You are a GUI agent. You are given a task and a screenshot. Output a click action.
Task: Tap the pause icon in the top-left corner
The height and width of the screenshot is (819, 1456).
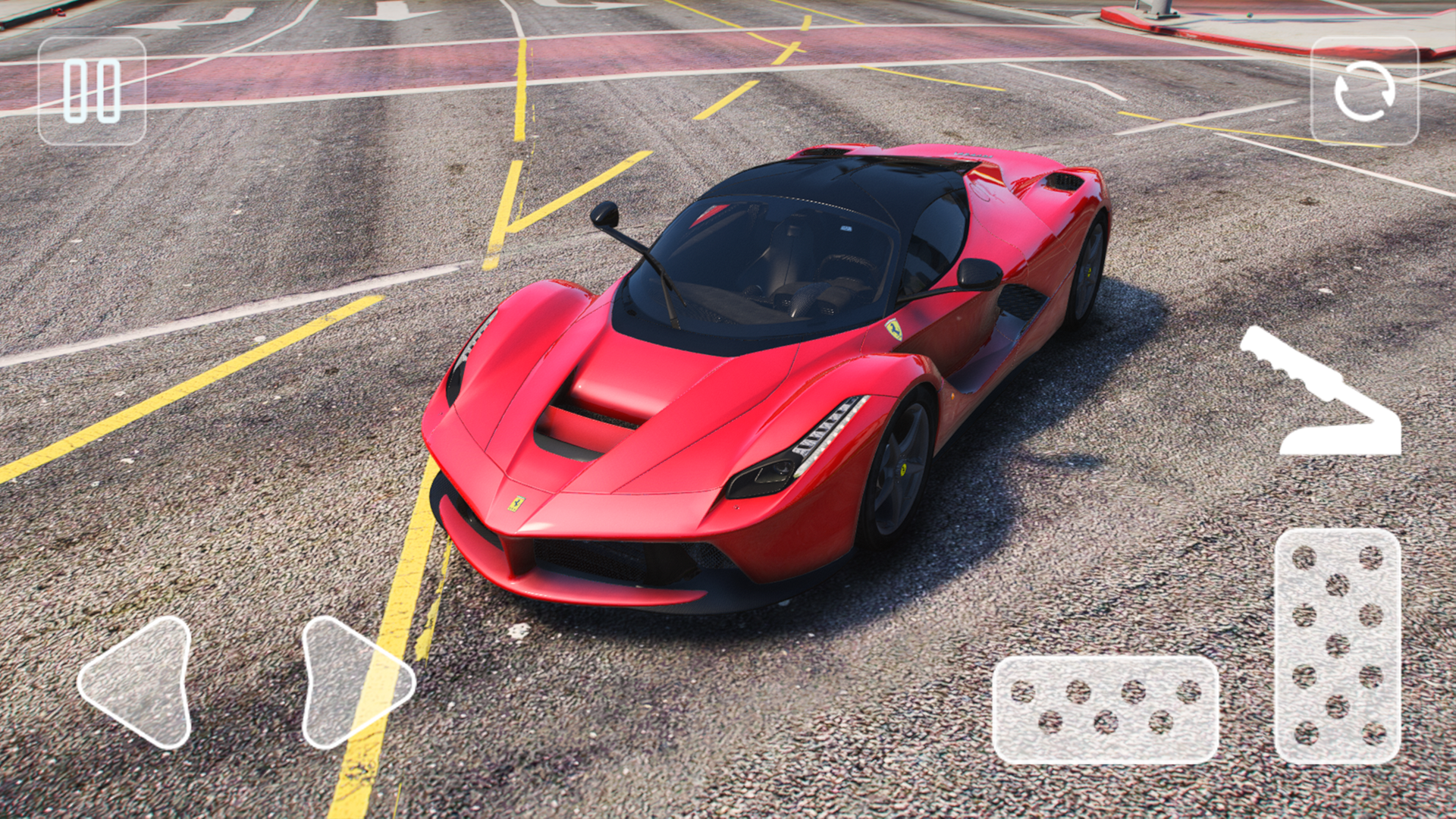91,89
